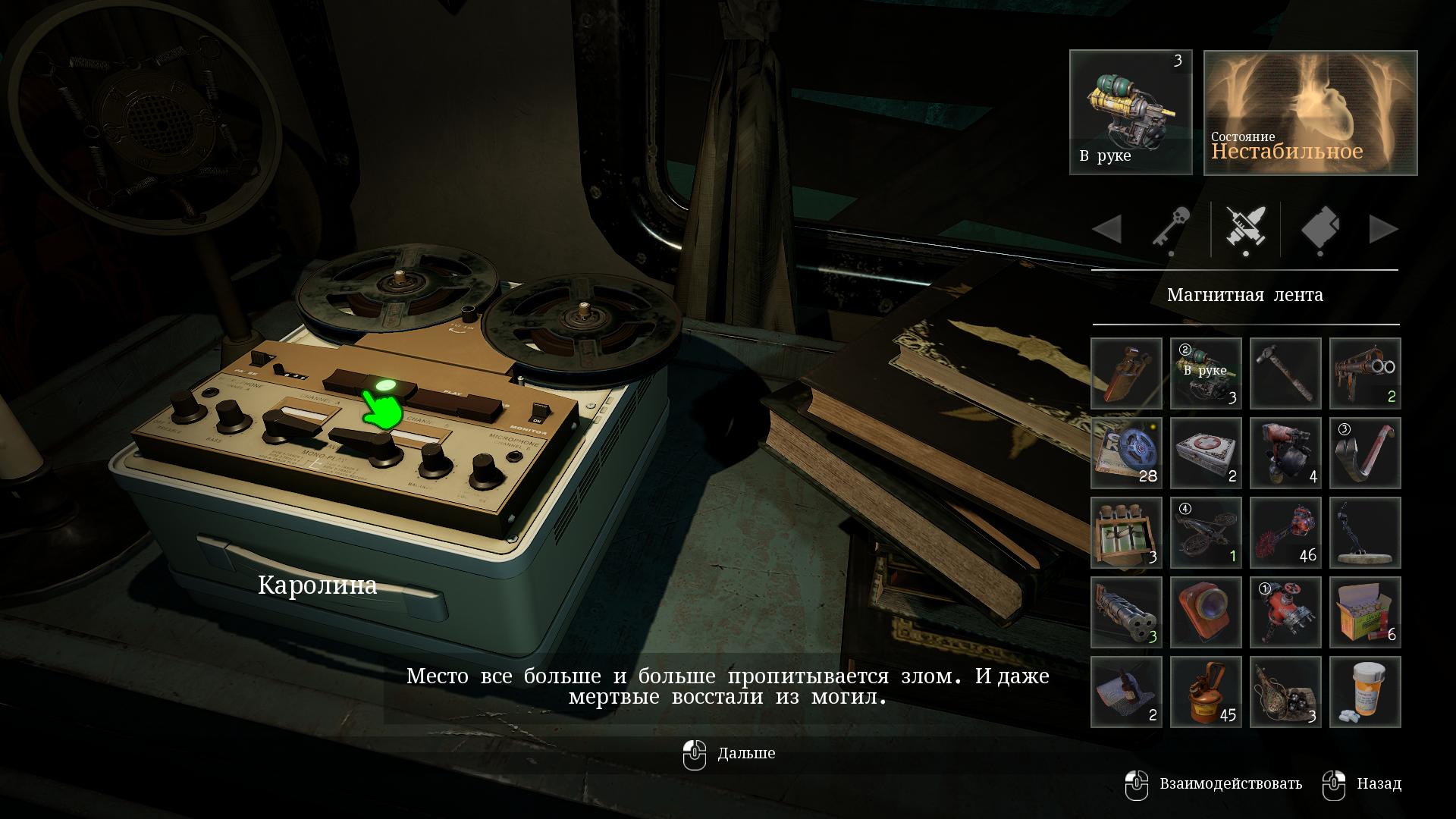Select the orange pill bottle slot

(1365, 692)
